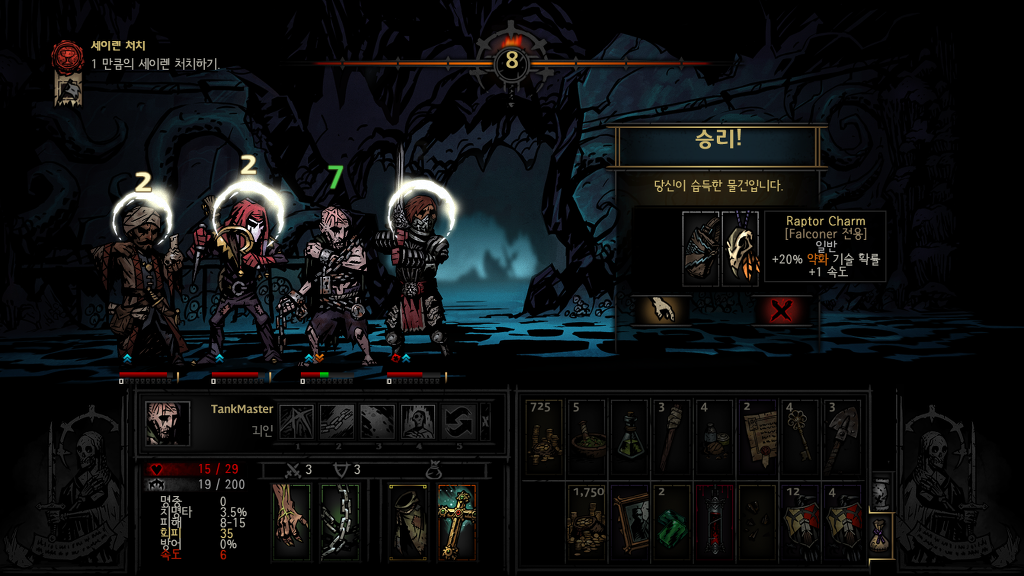Click the 1,750 gold pile
The width and height of the screenshot is (1024, 576).
click(586, 522)
